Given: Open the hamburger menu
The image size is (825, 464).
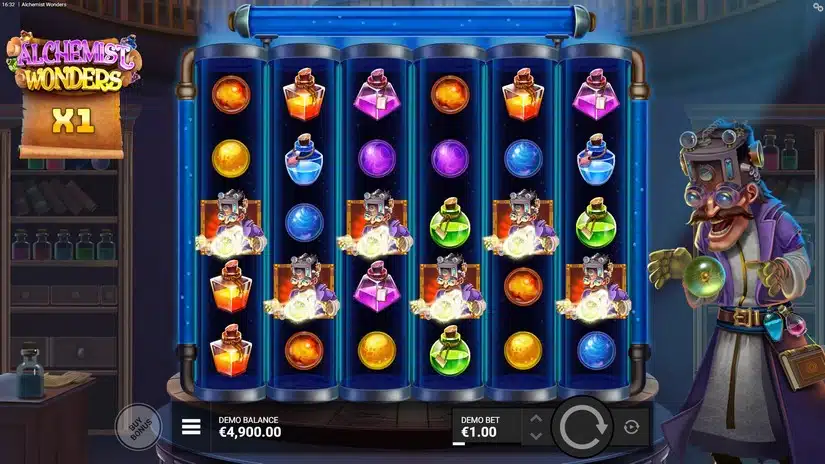Looking at the screenshot, I should [x=191, y=427].
